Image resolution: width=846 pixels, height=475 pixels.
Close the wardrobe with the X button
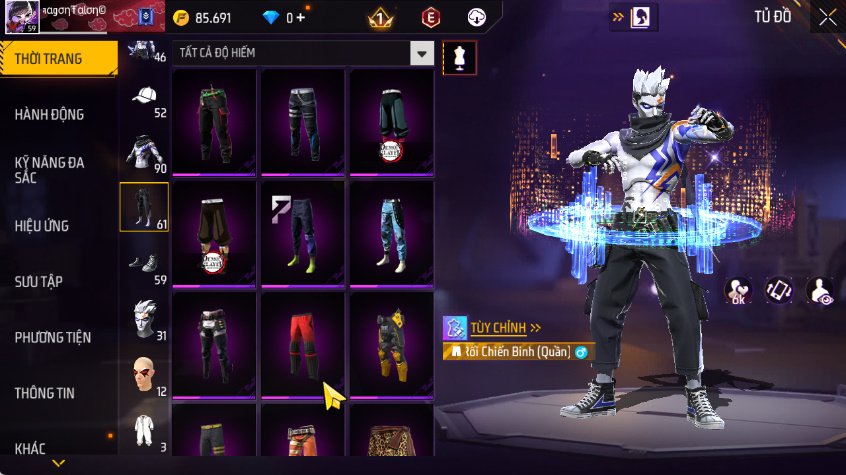(827, 17)
